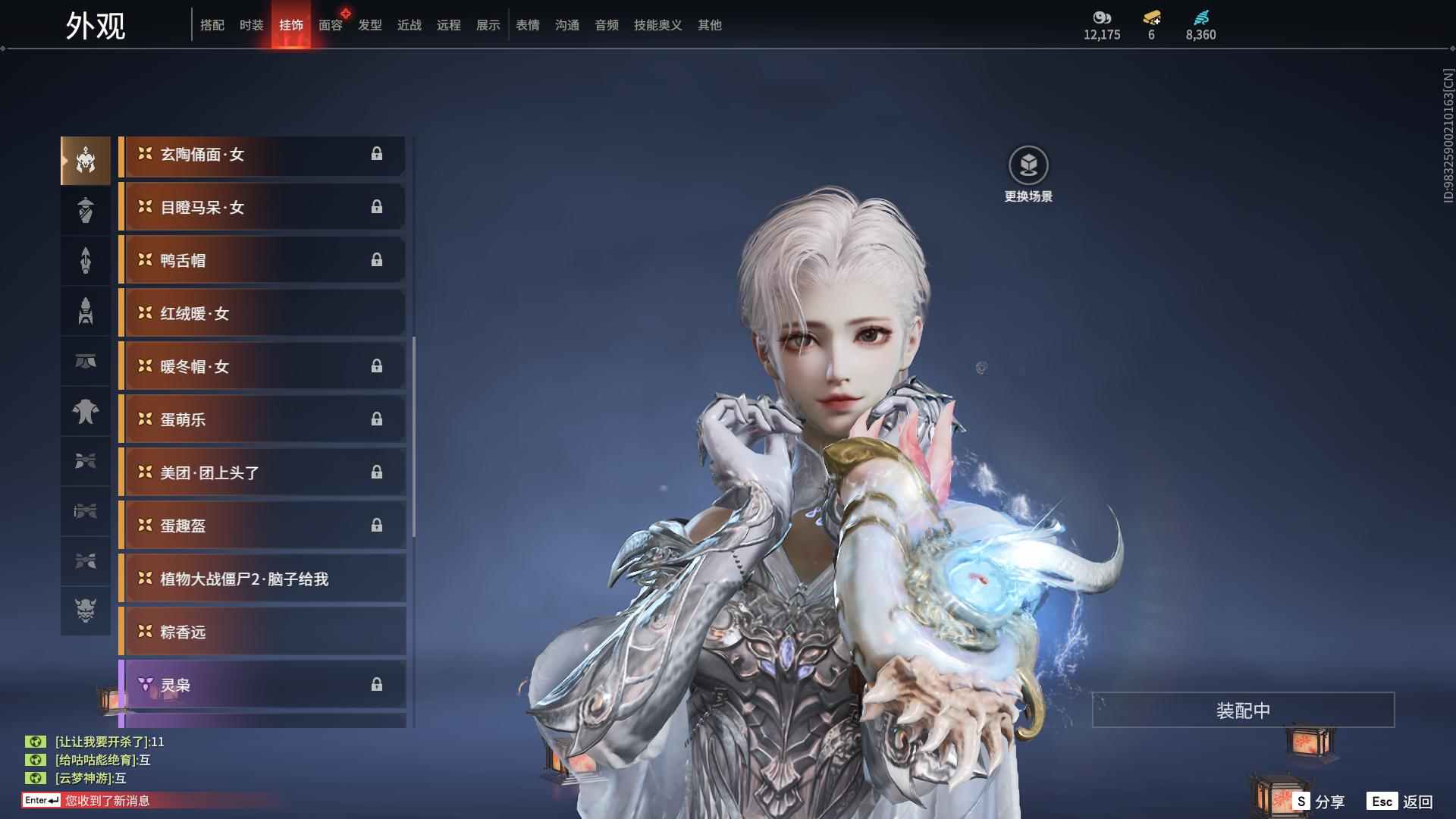Image resolution: width=1456 pixels, height=819 pixels.
Task: Switch to the 时装 tab
Action: click(x=251, y=25)
